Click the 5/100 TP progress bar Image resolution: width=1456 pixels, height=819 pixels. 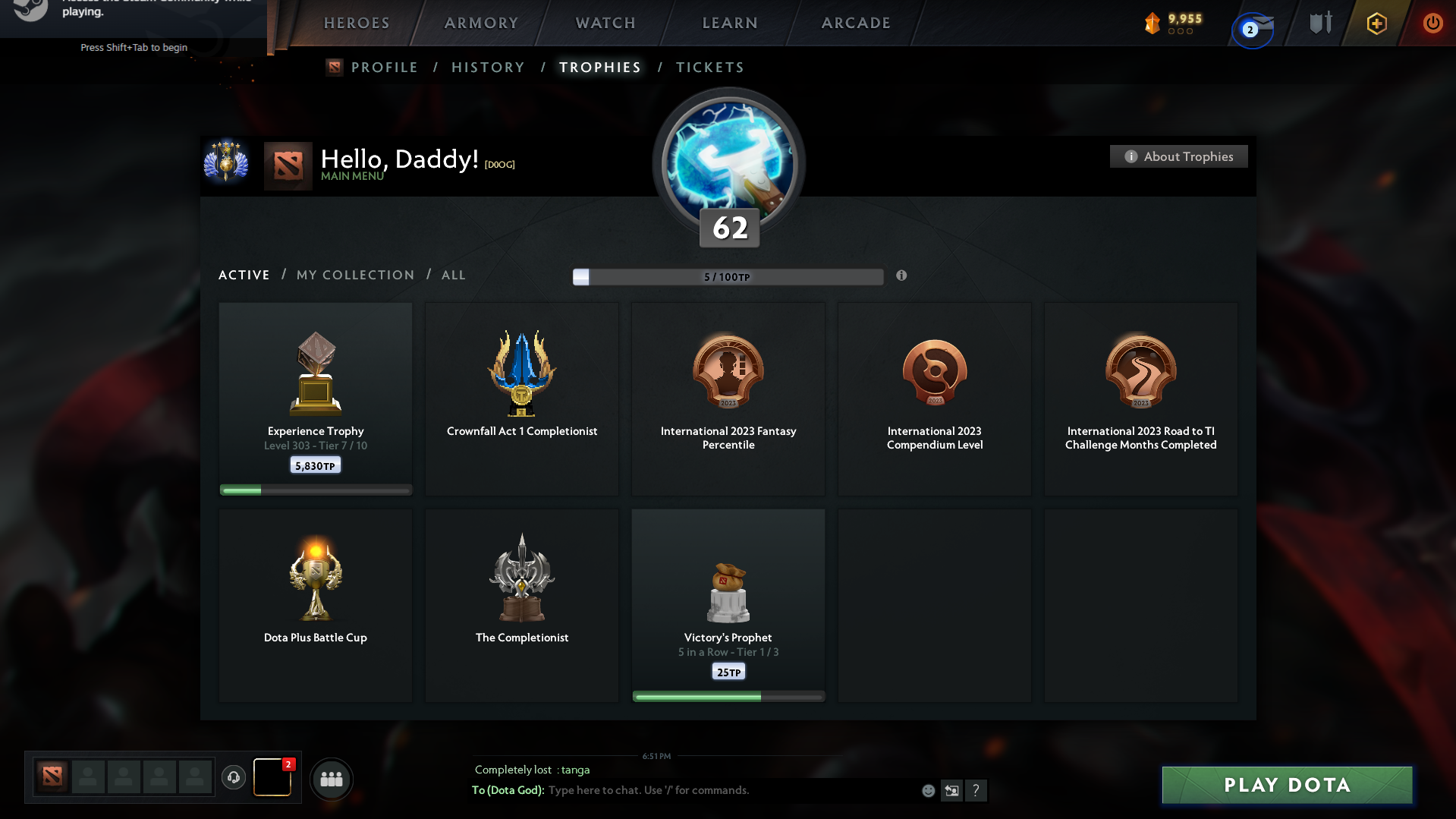pyautogui.click(x=728, y=277)
